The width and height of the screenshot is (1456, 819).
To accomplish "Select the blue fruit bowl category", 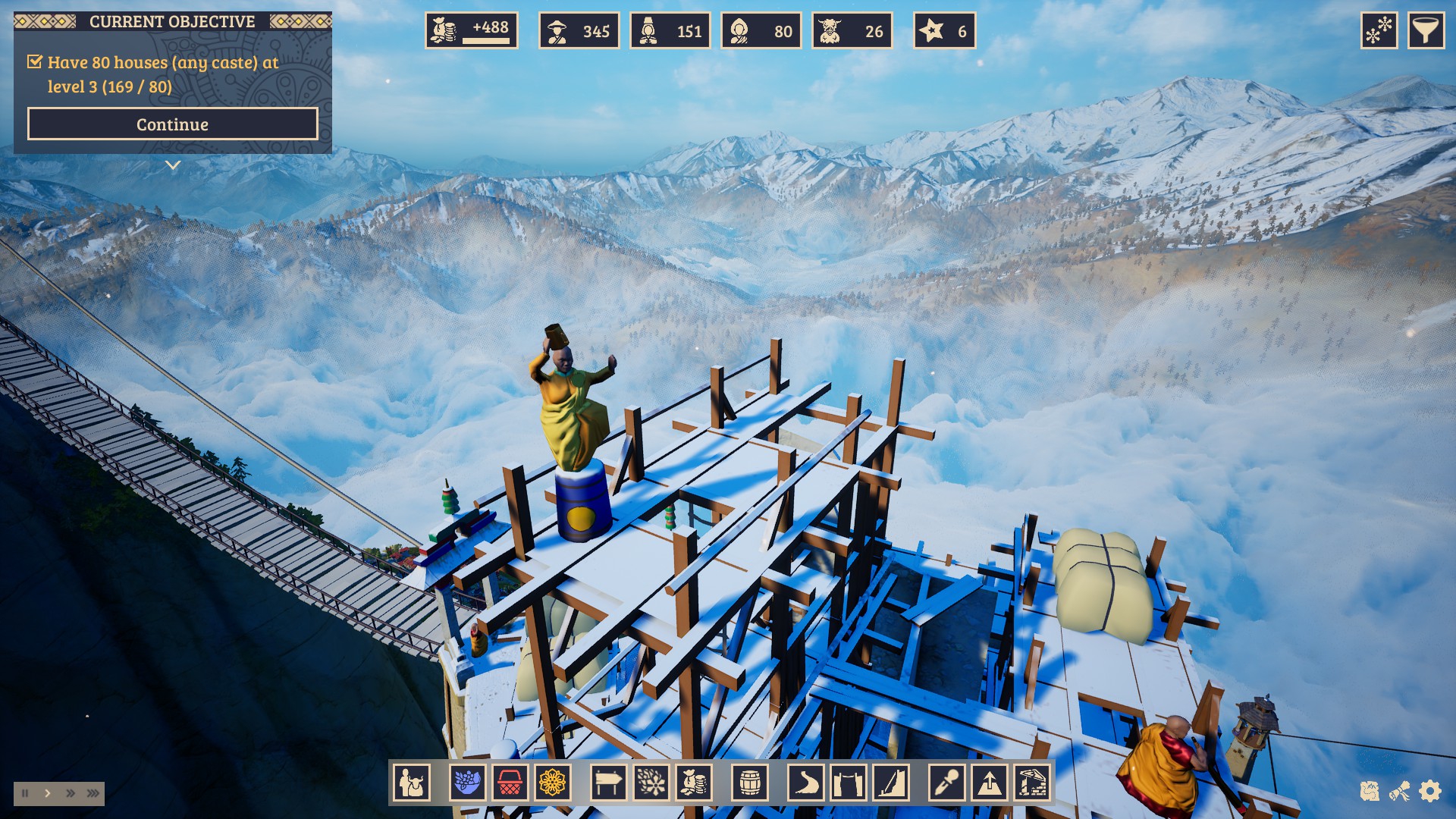I will coord(467,782).
